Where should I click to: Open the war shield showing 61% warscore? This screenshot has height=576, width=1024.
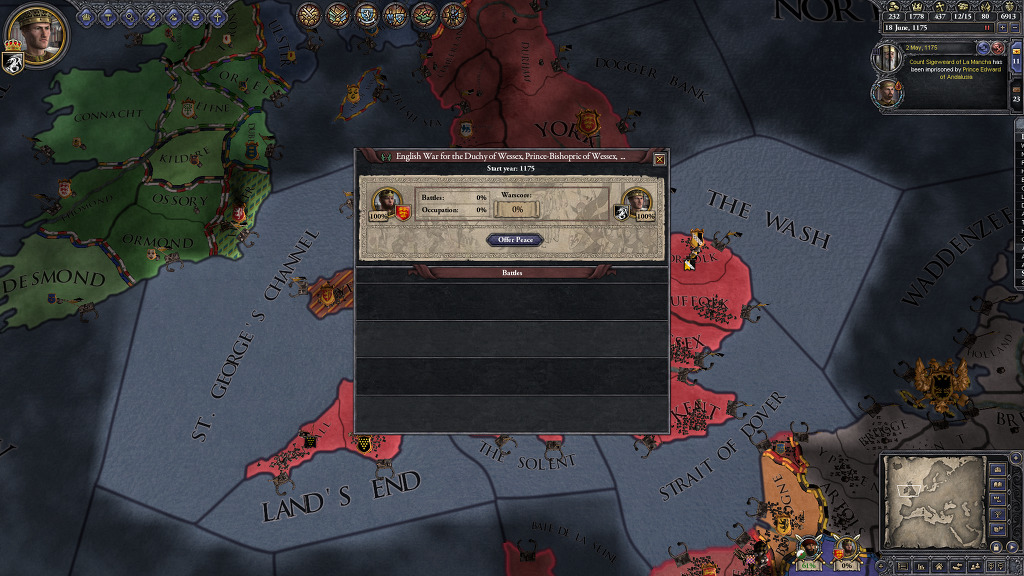pos(811,548)
